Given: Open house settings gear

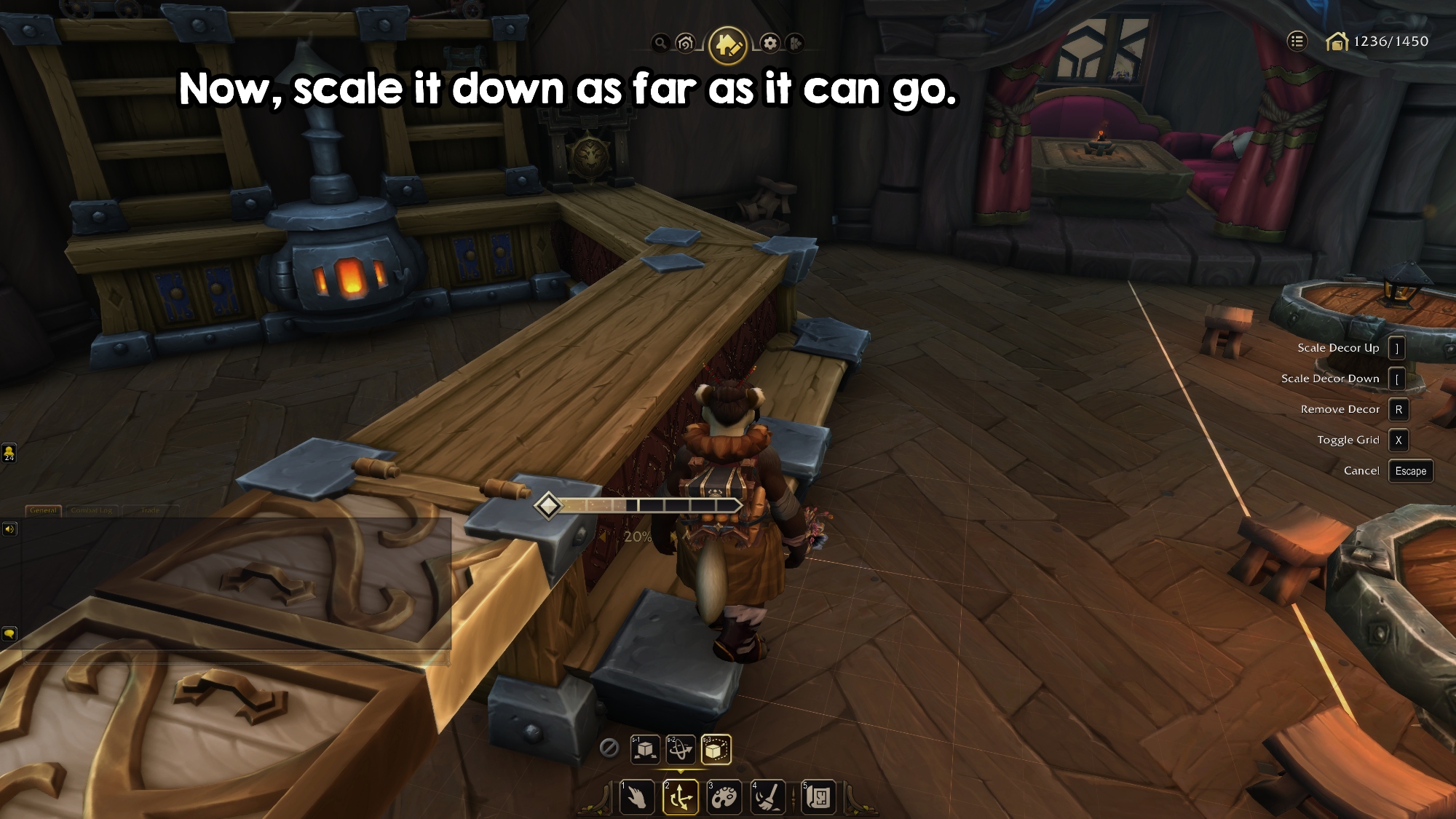Looking at the screenshot, I should click(770, 44).
